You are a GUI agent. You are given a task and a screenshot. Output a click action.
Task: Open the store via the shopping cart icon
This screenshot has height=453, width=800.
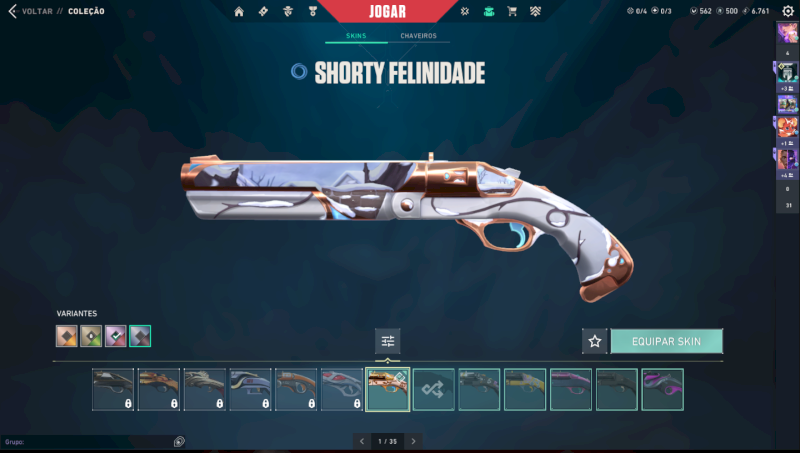tap(512, 11)
